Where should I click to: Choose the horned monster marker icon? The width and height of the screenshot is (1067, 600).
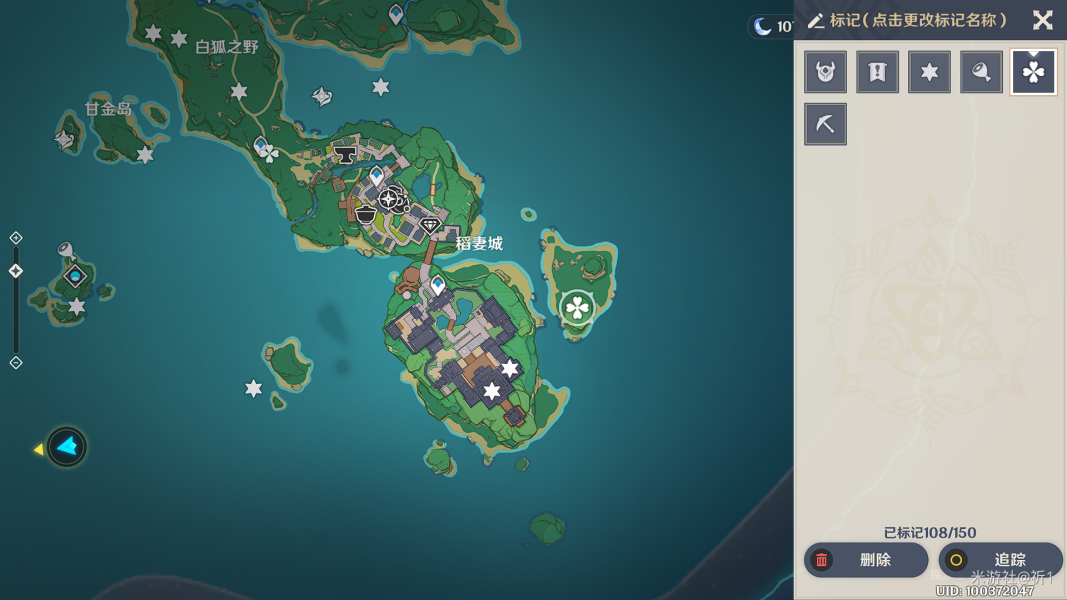(x=825, y=72)
